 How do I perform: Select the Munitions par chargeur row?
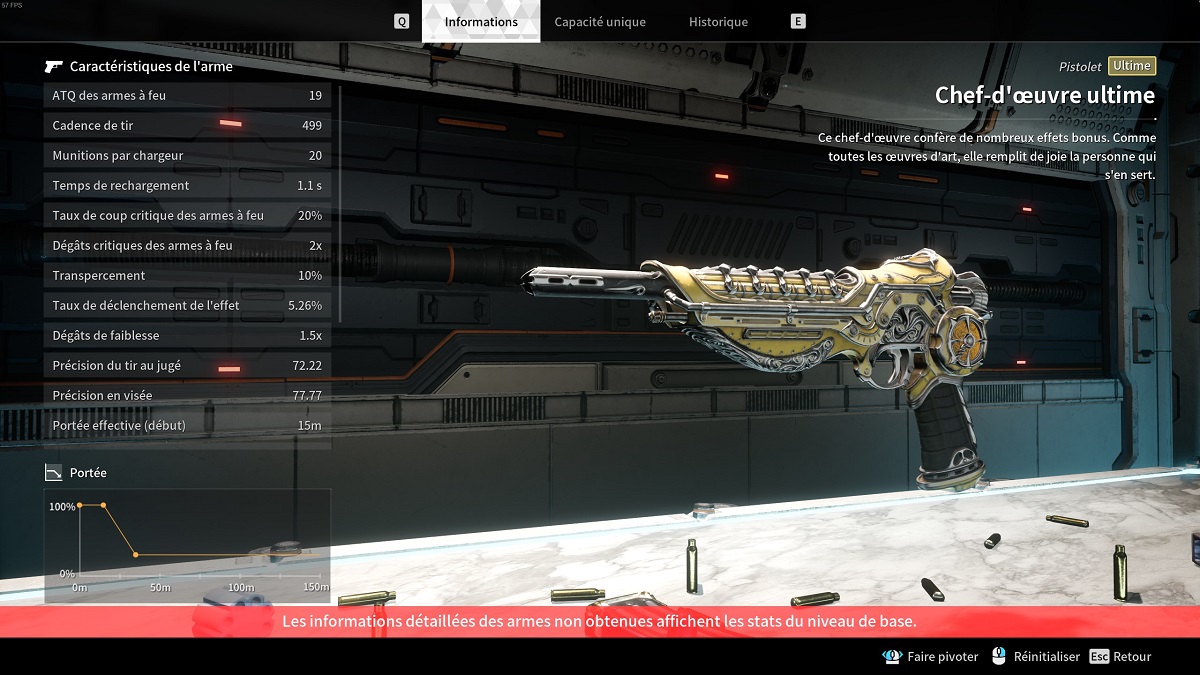coord(188,155)
